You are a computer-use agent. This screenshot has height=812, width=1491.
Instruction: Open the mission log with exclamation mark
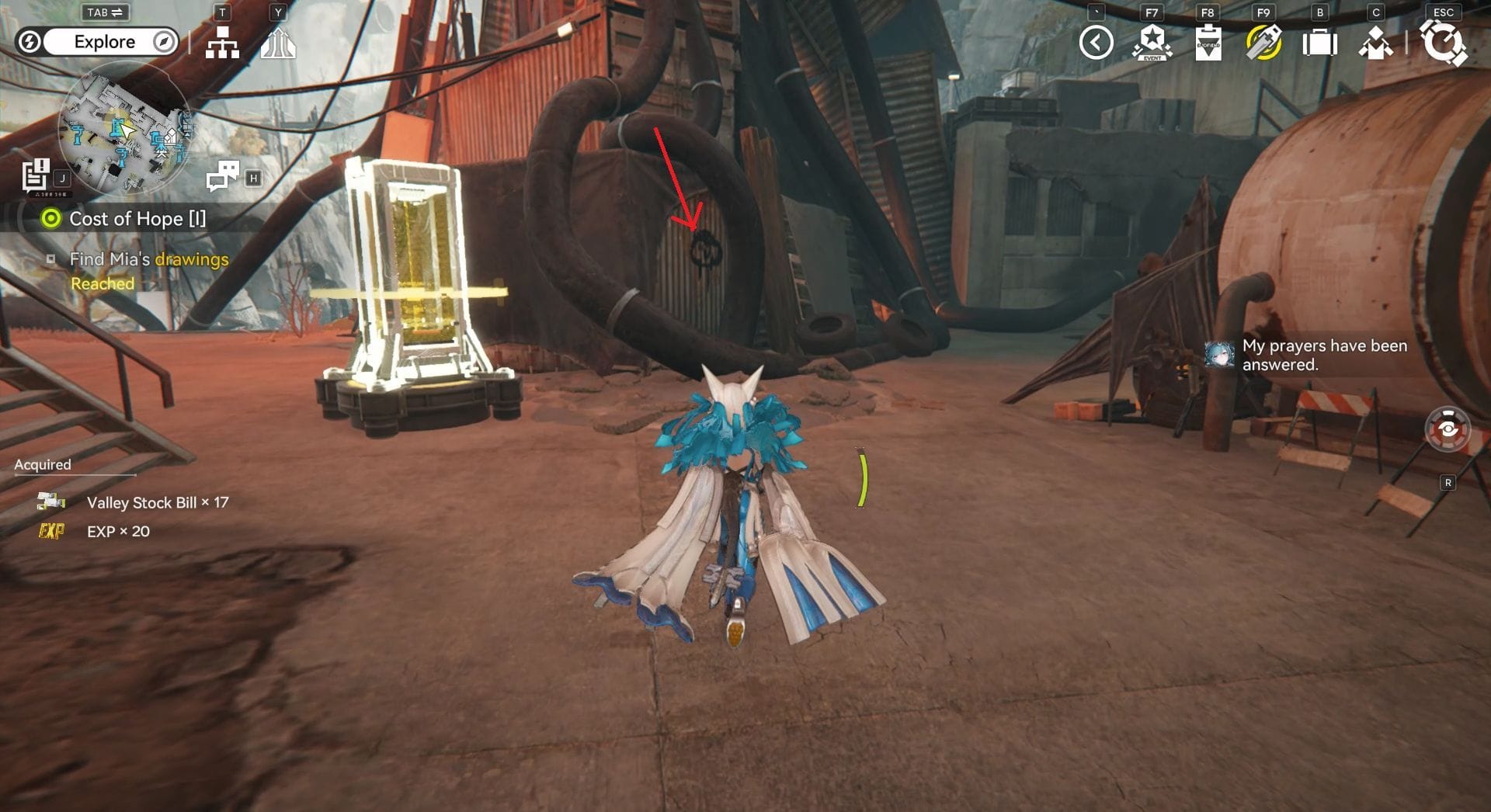click(36, 175)
